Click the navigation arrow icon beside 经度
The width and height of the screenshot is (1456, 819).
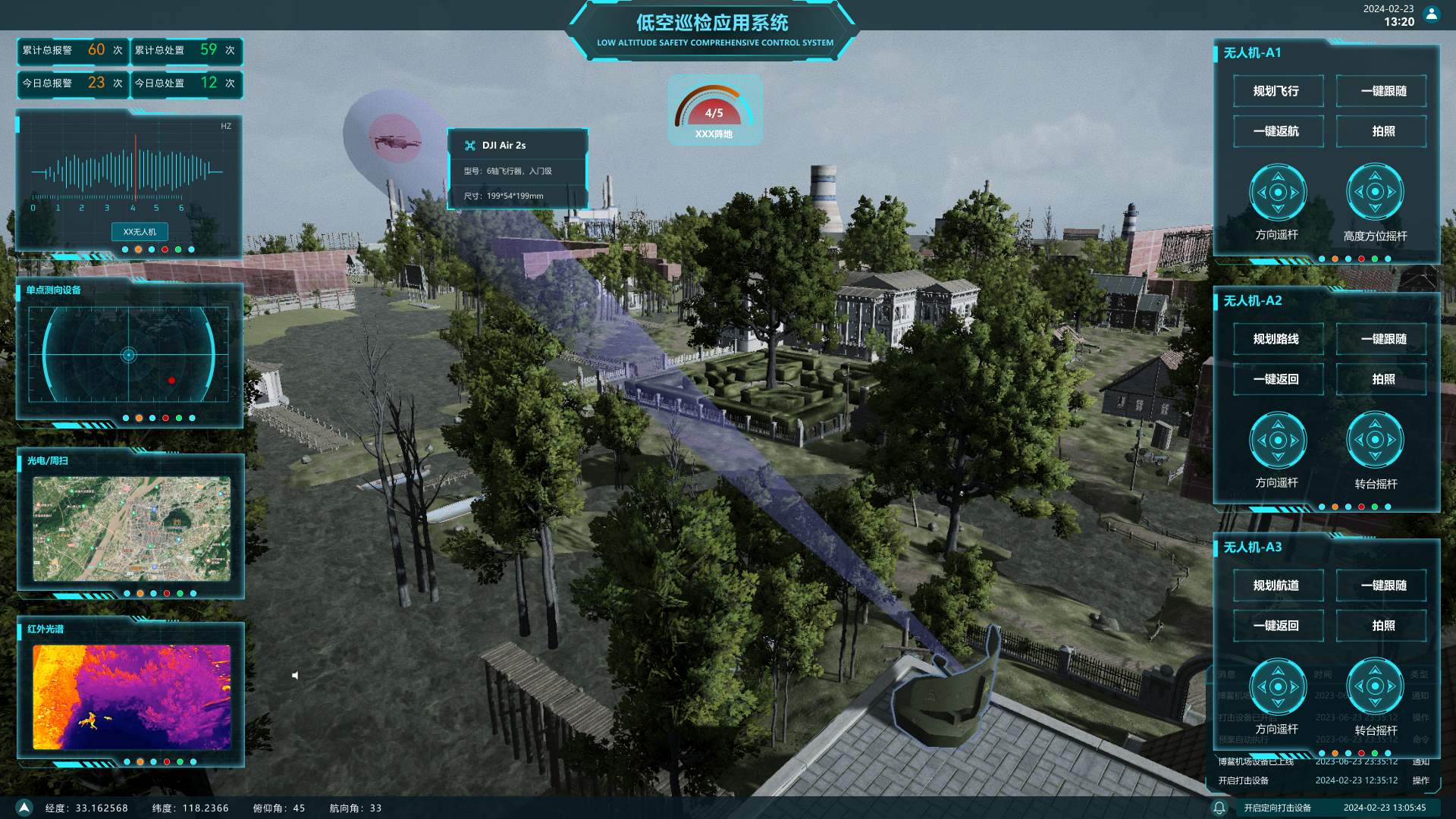[x=24, y=808]
